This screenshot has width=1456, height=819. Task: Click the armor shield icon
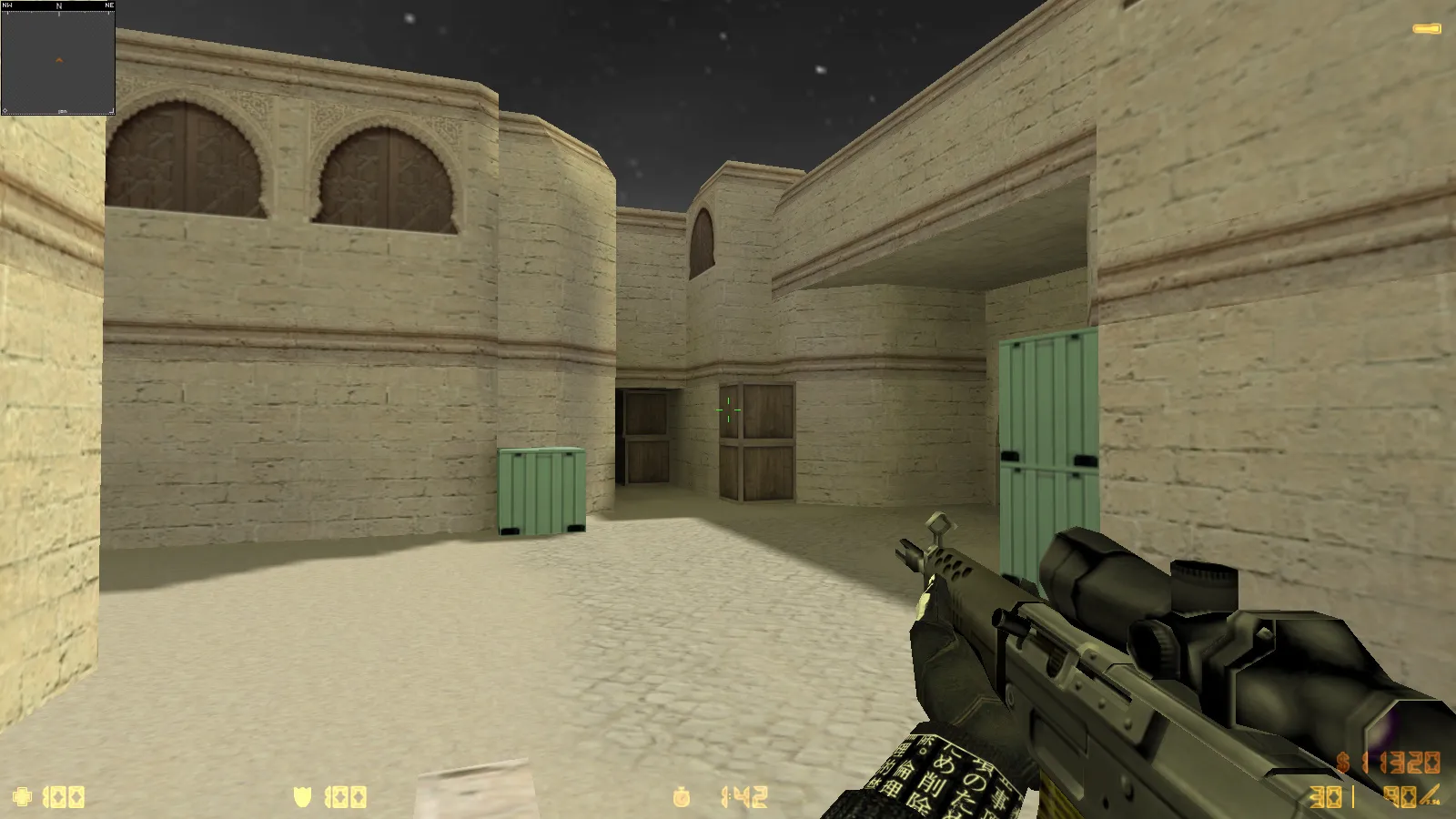300,798
